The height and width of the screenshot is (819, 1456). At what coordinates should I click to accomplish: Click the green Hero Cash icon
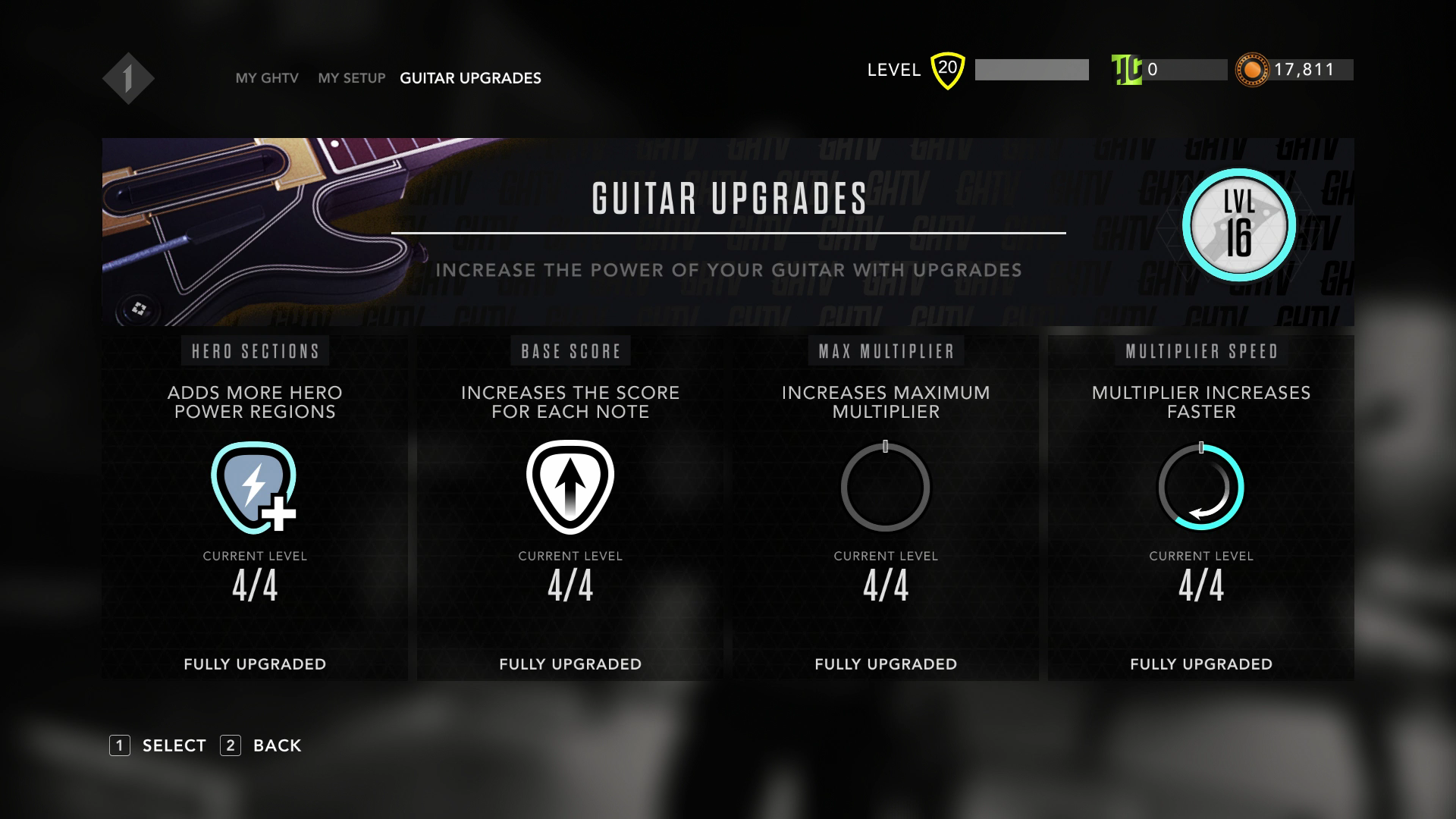click(1126, 70)
